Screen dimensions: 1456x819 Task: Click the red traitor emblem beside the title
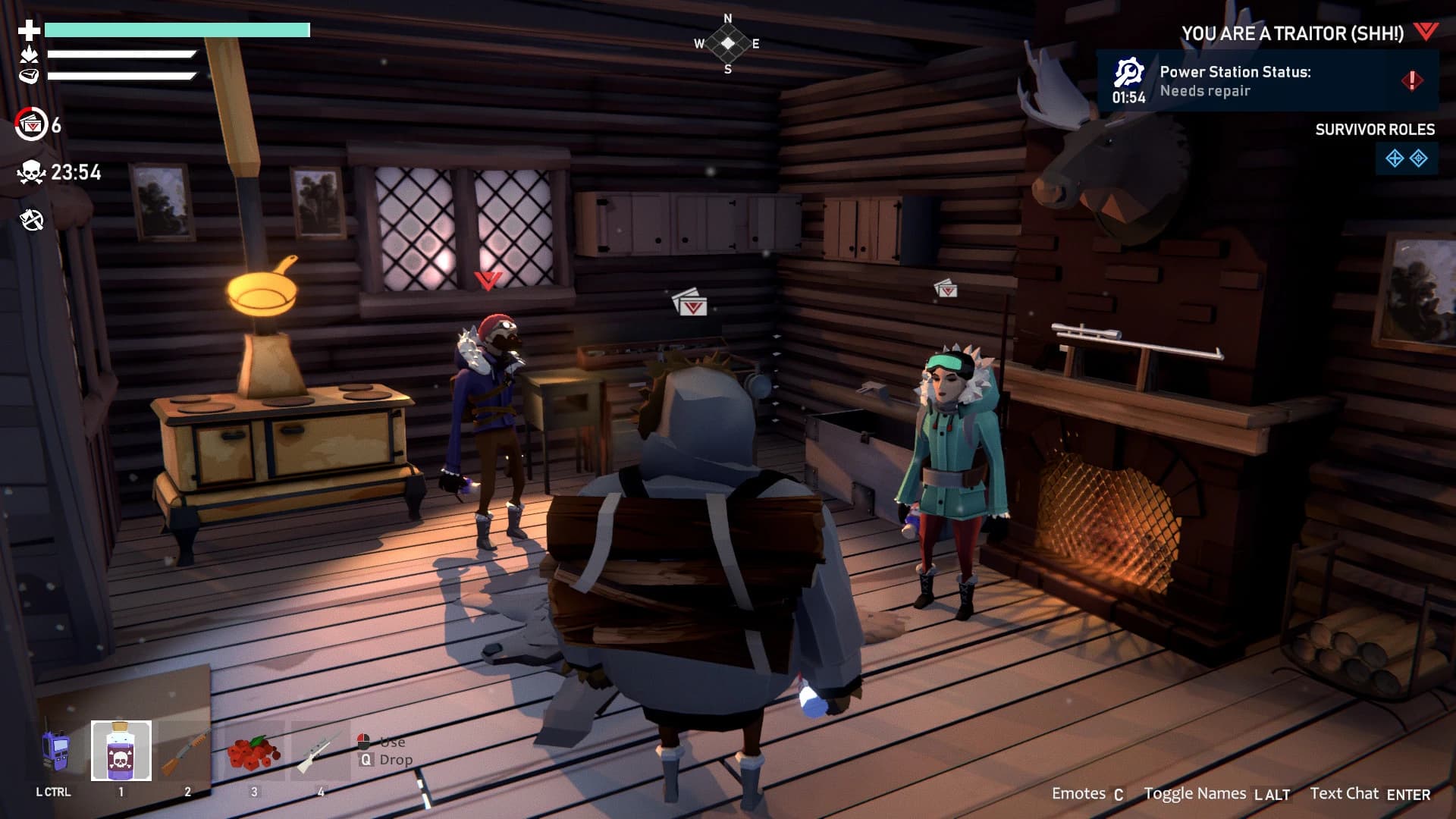(1426, 32)
